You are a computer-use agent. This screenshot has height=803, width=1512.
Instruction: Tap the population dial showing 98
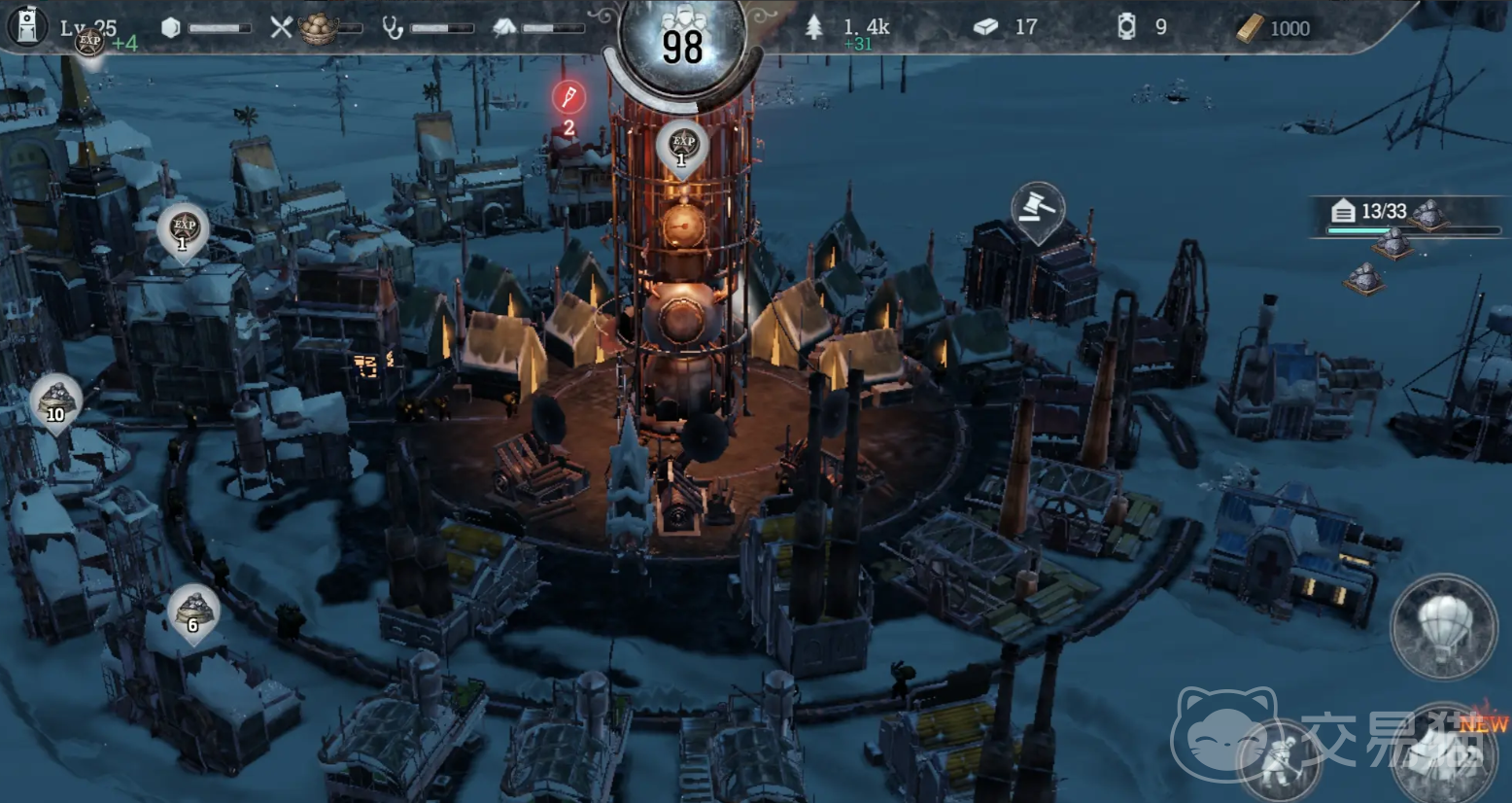click(x=682, y=45)
